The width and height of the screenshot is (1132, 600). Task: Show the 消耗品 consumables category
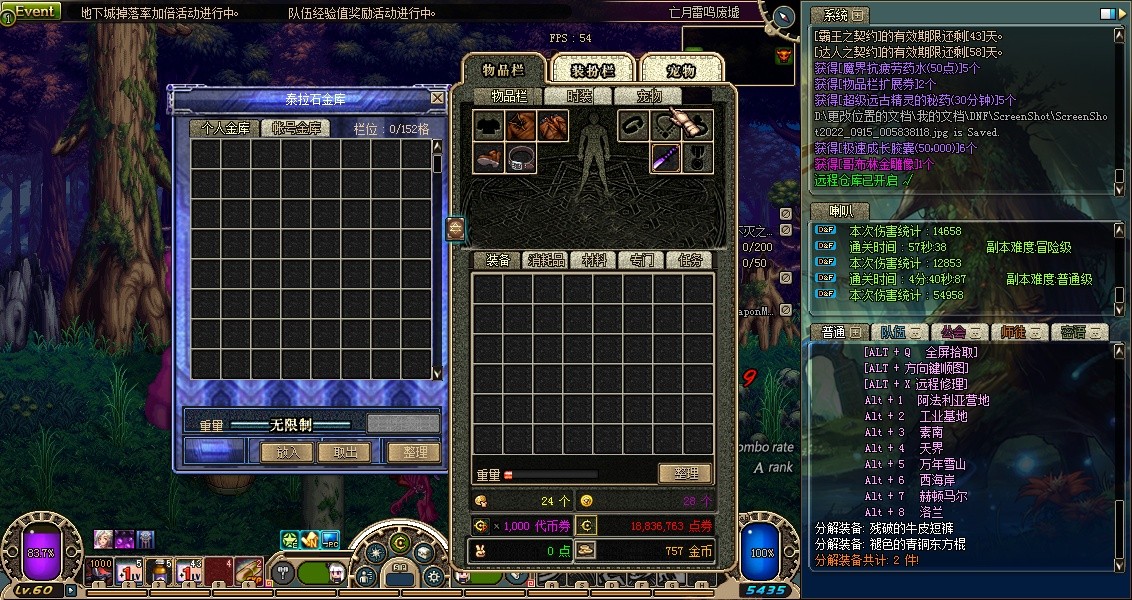click(546, 260)
